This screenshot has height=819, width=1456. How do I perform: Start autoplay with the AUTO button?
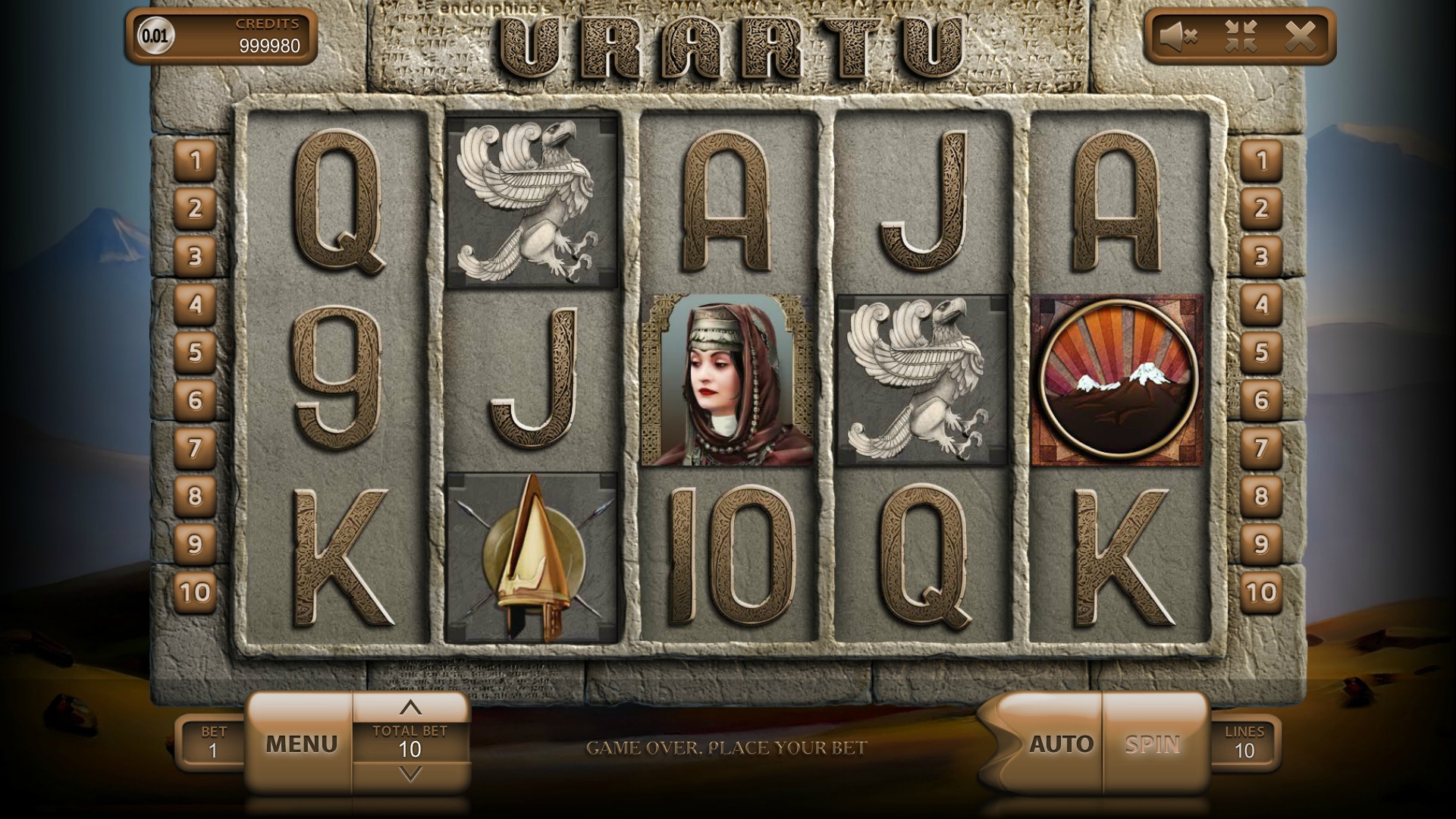1060,744
